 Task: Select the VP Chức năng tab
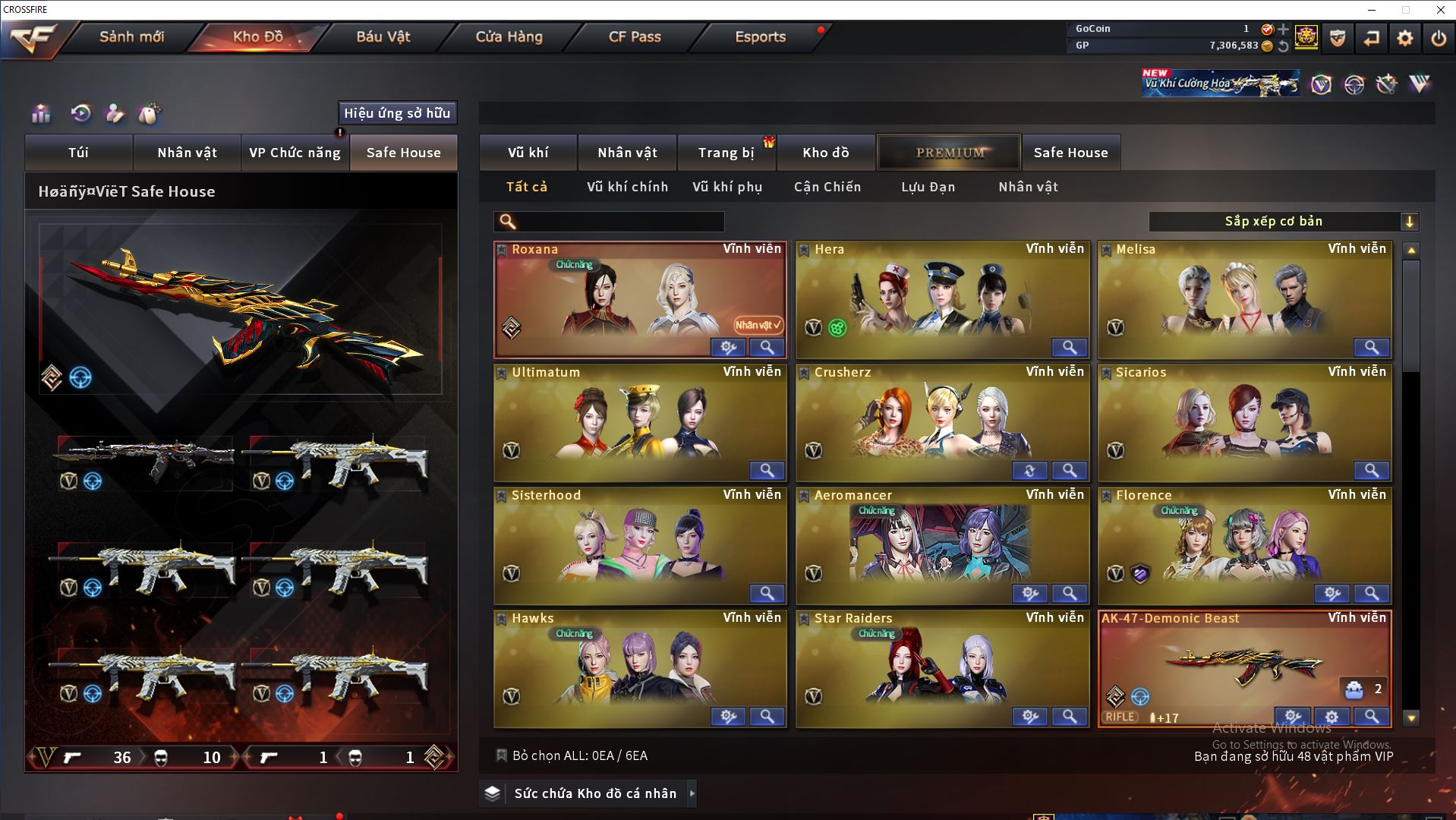coord(295,153)
